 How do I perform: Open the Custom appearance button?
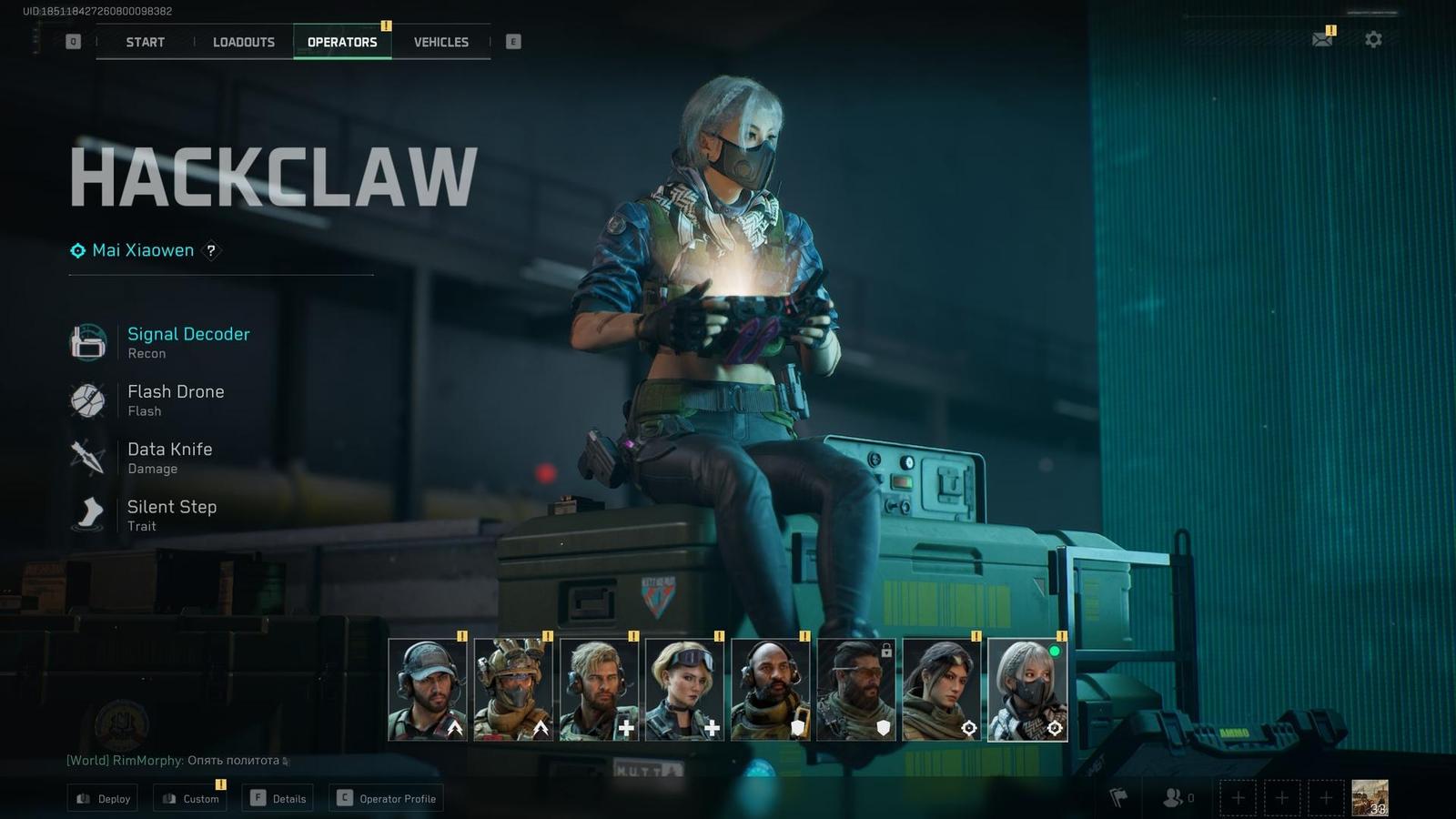tap(191, 798)
